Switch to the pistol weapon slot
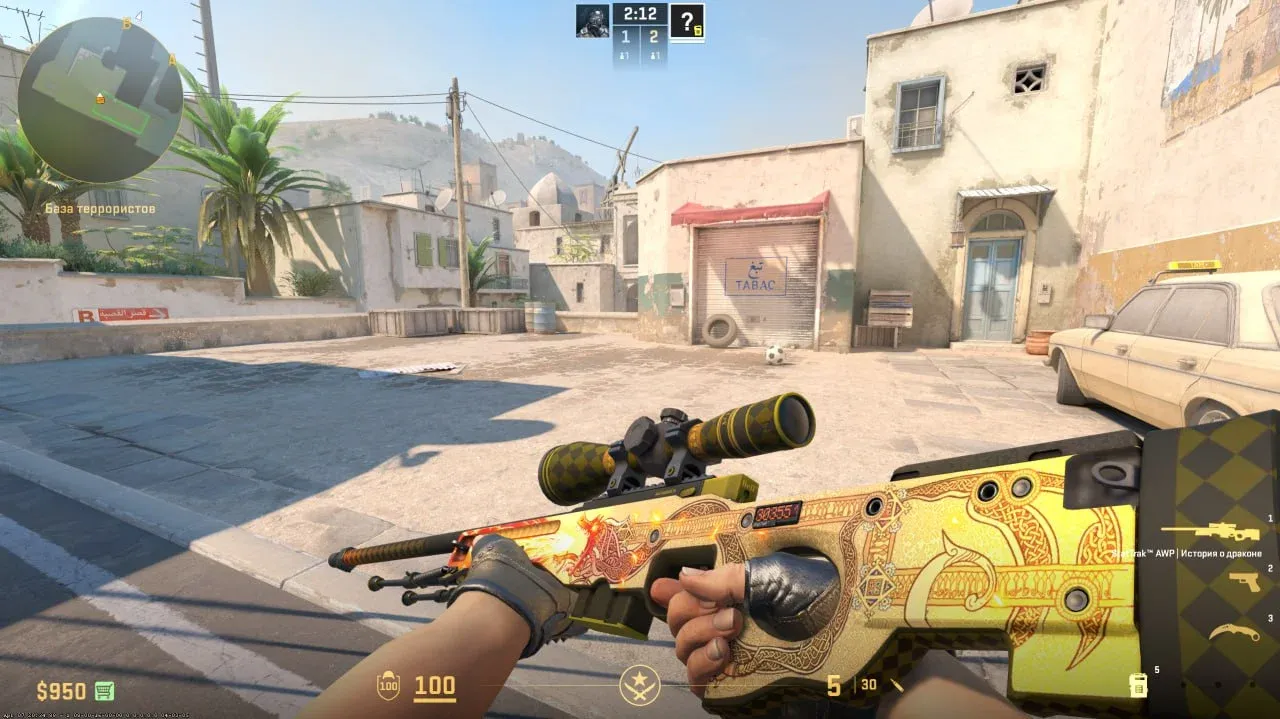The height and width of the screenshot is (719, 1280). point(1244,581)
